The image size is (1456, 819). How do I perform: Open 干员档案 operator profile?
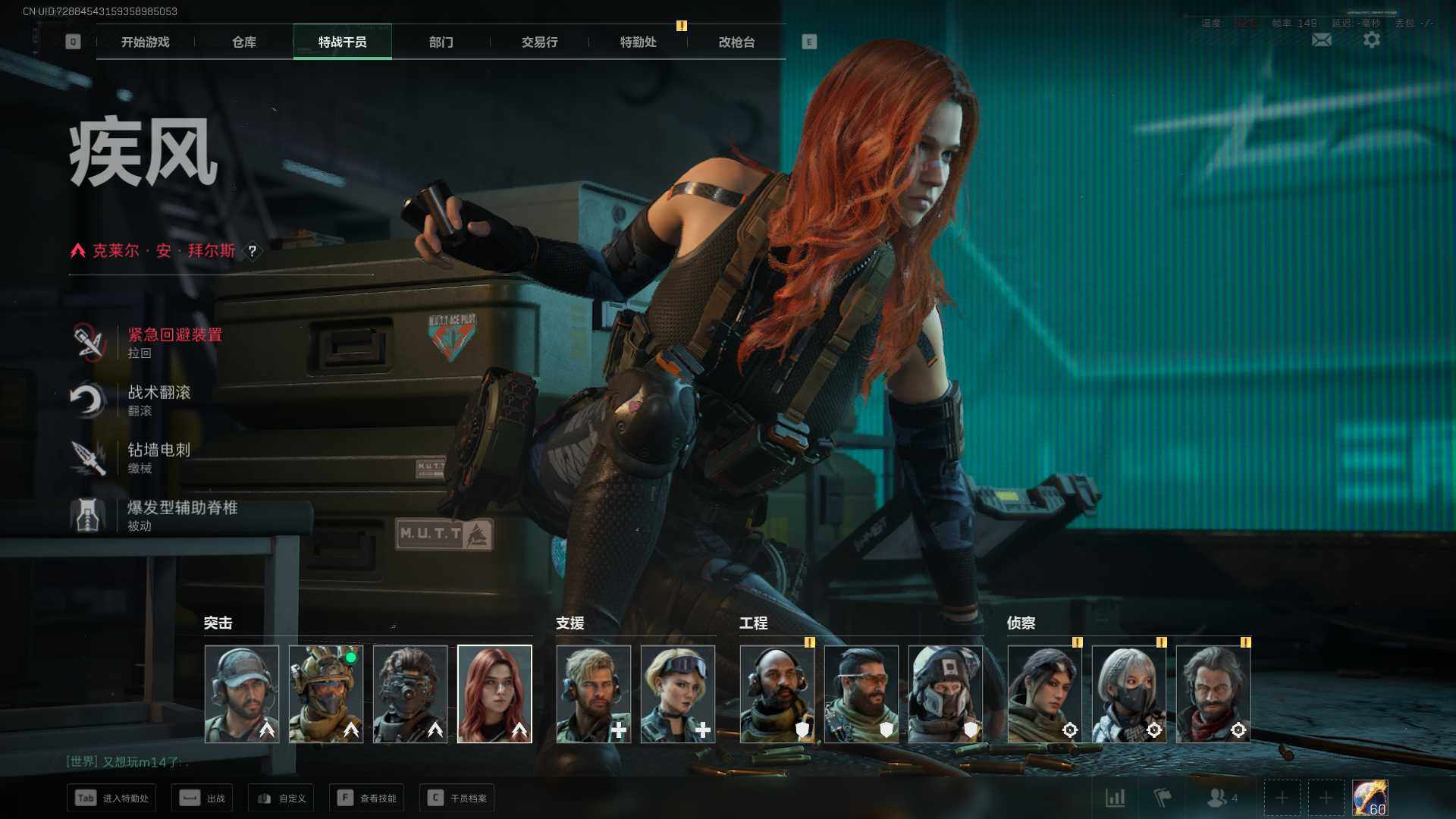pos(457,798)
